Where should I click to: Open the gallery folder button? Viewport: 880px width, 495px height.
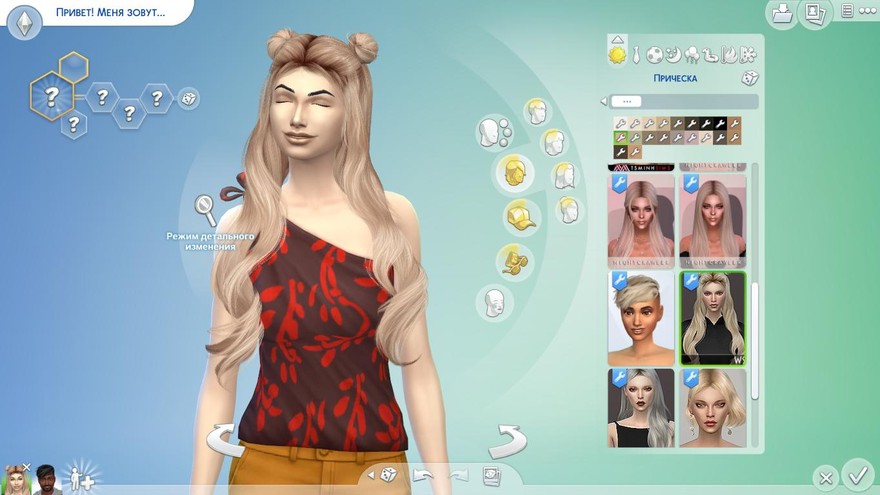tap(781, 14)
